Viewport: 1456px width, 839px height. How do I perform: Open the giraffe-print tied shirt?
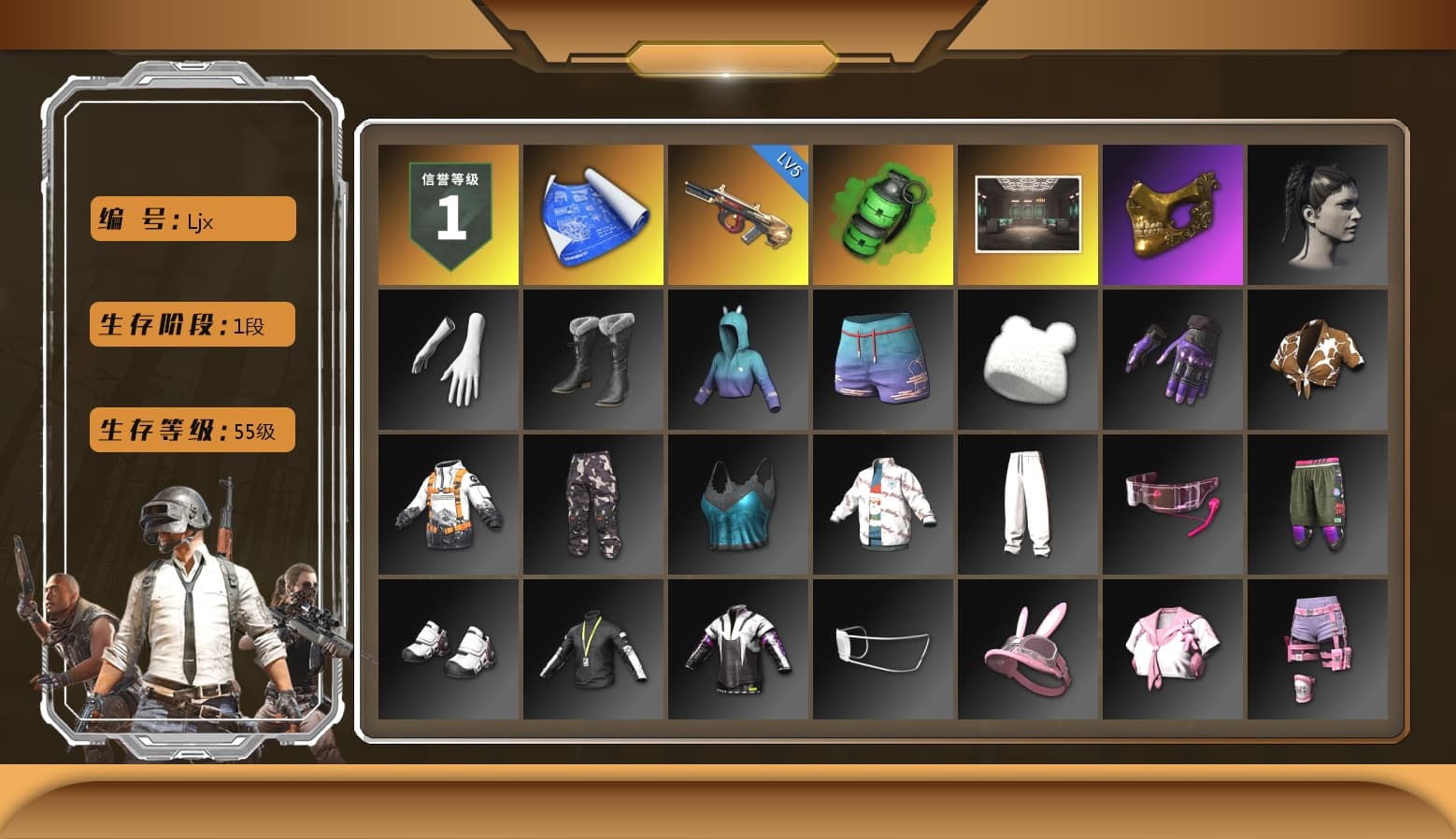click(1319, 358)
